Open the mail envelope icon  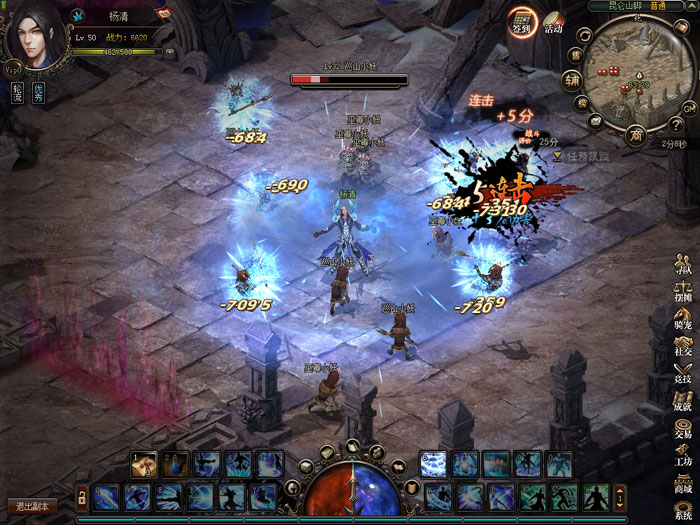click(x=595, y=121)
